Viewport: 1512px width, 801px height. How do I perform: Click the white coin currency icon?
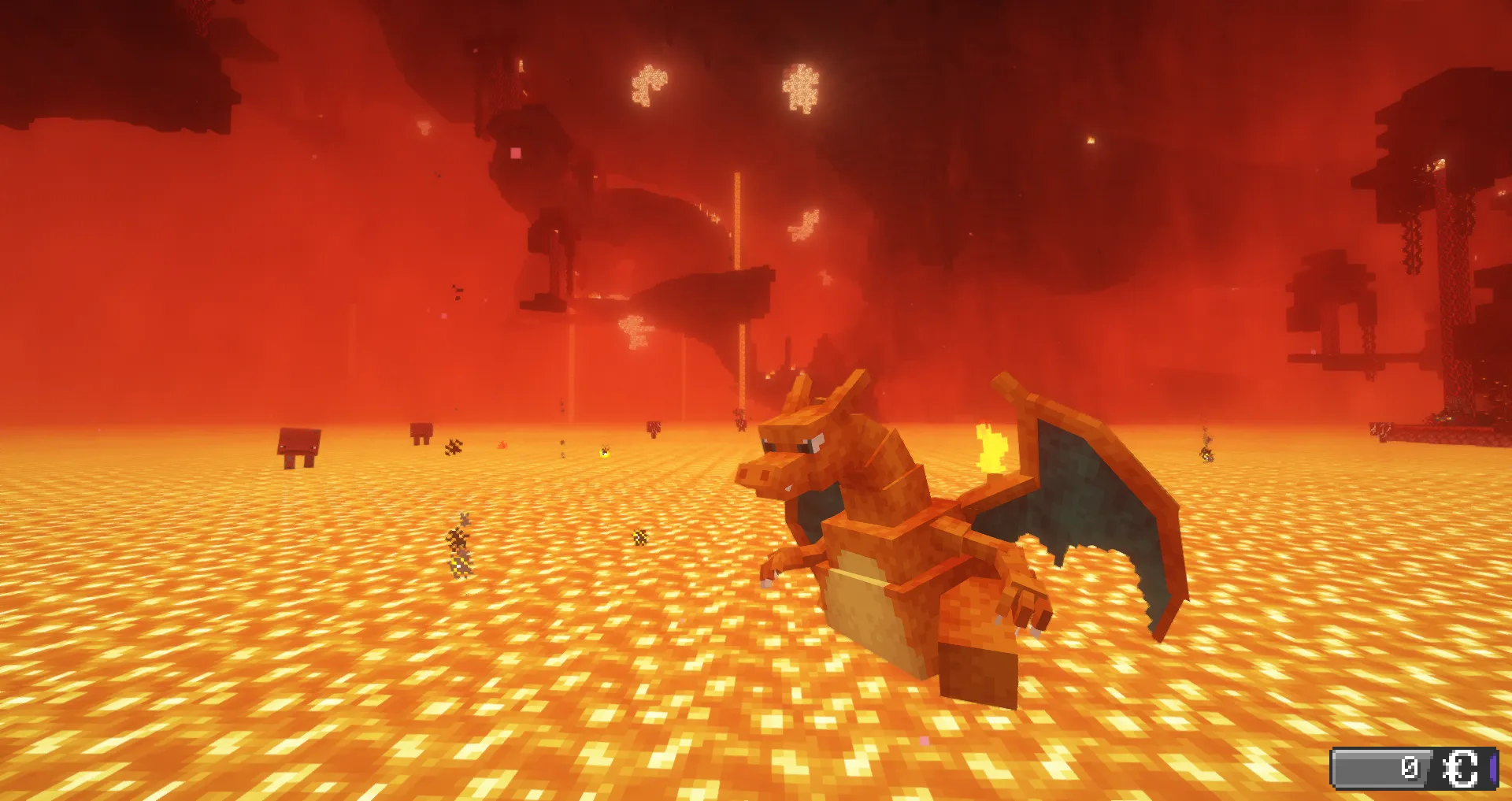[1461, 767]
